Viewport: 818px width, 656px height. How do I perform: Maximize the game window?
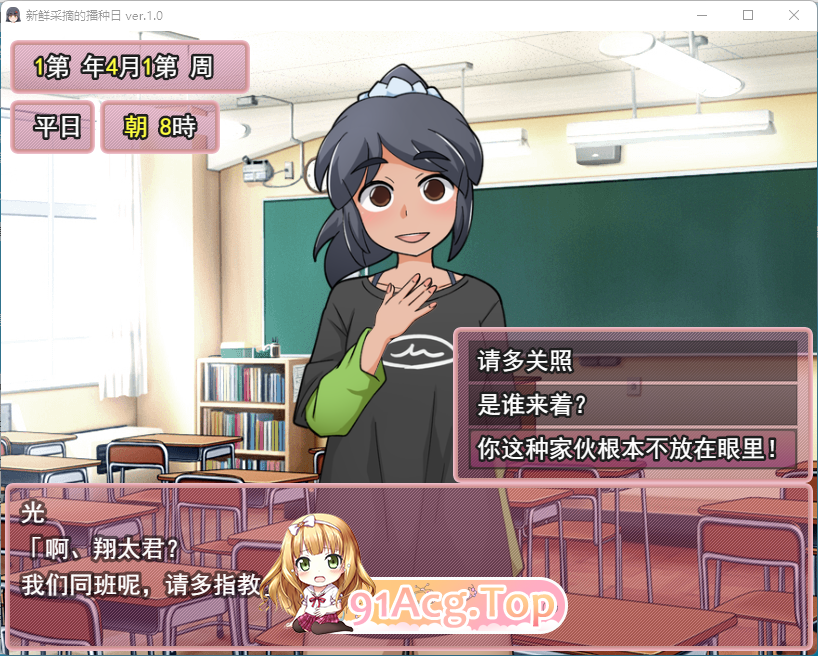click(748, 15)
